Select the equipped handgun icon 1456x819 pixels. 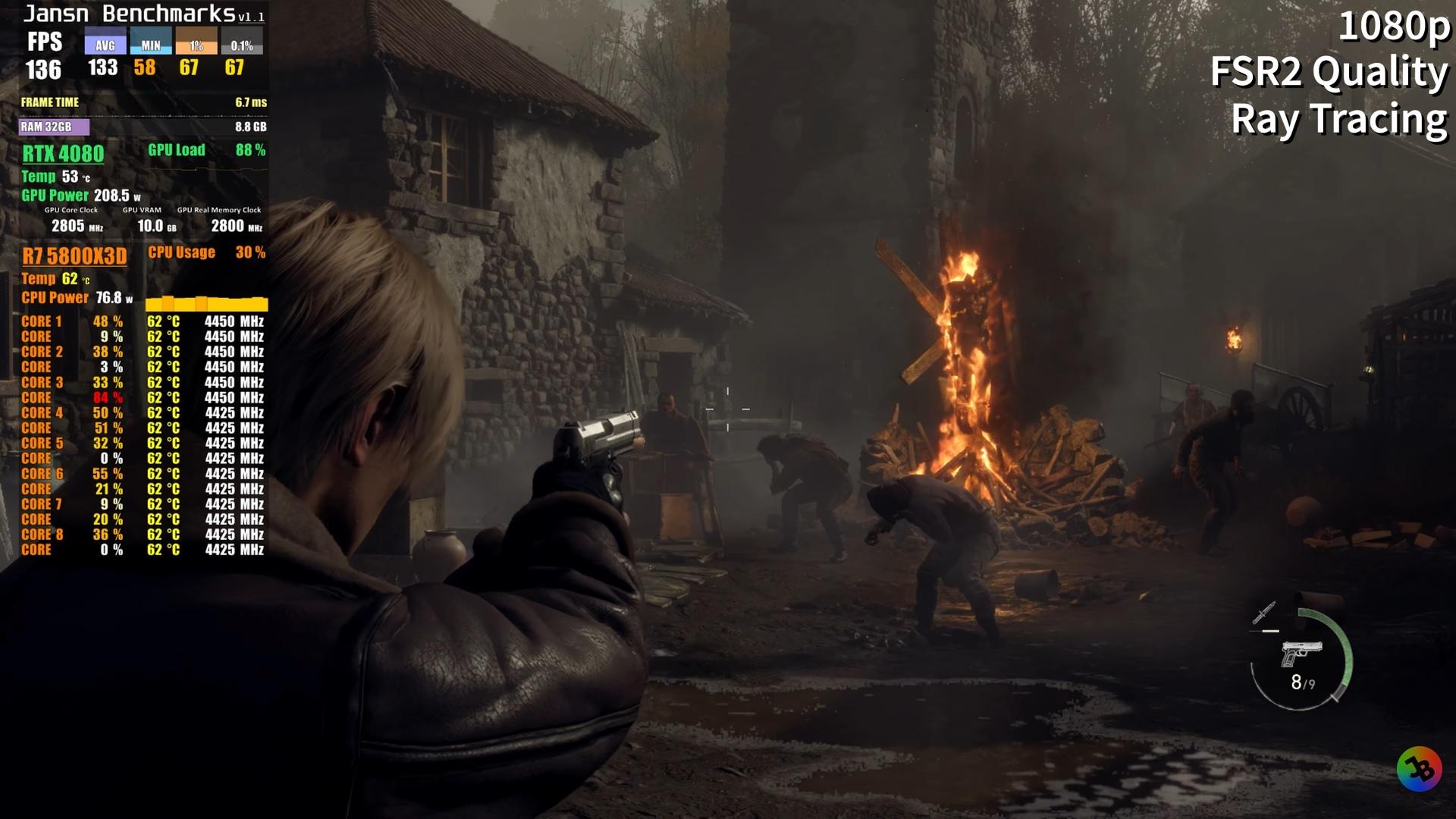click(1301, 653)
